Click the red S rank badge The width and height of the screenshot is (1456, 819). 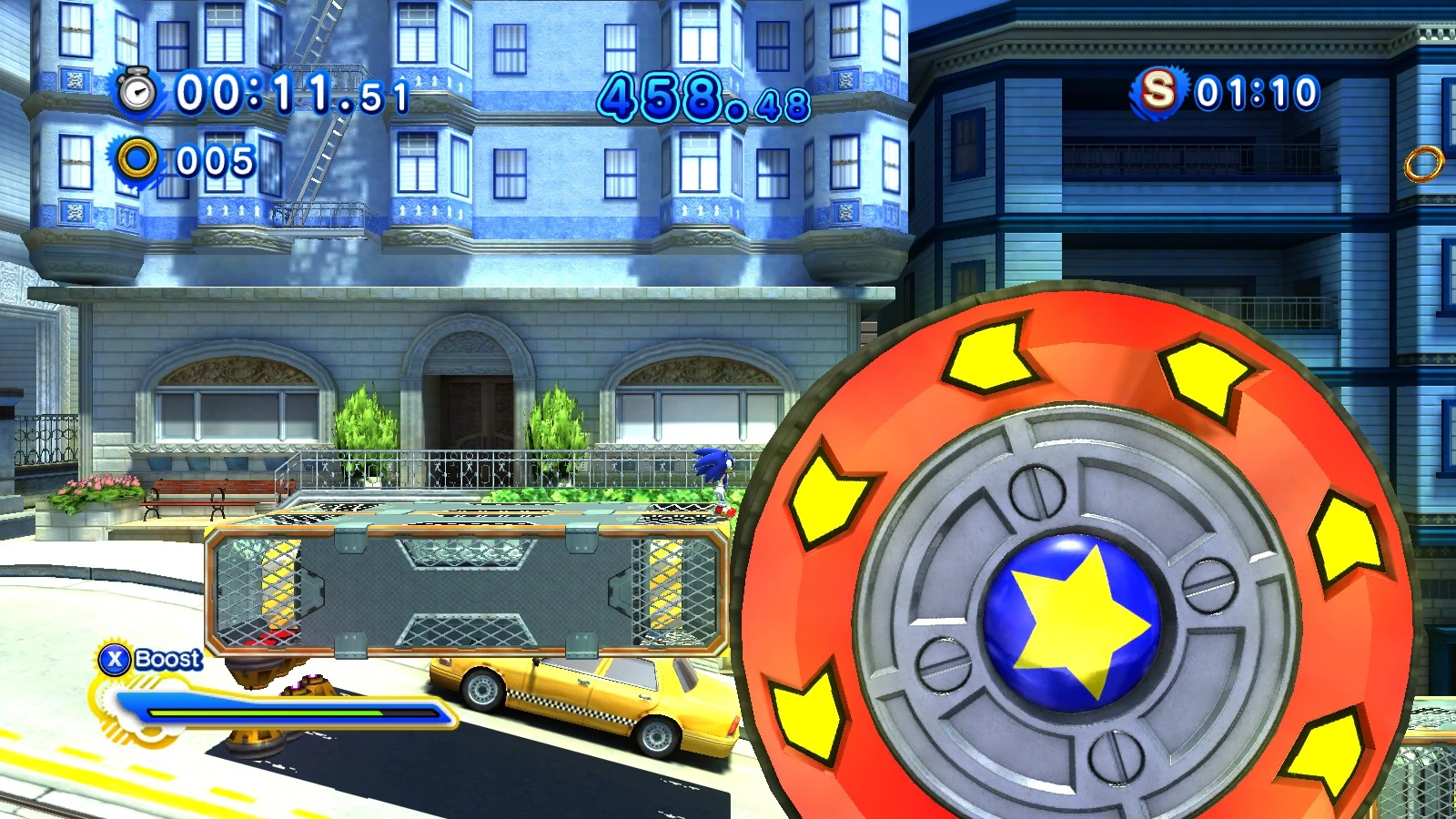(x=1158, y=91)
